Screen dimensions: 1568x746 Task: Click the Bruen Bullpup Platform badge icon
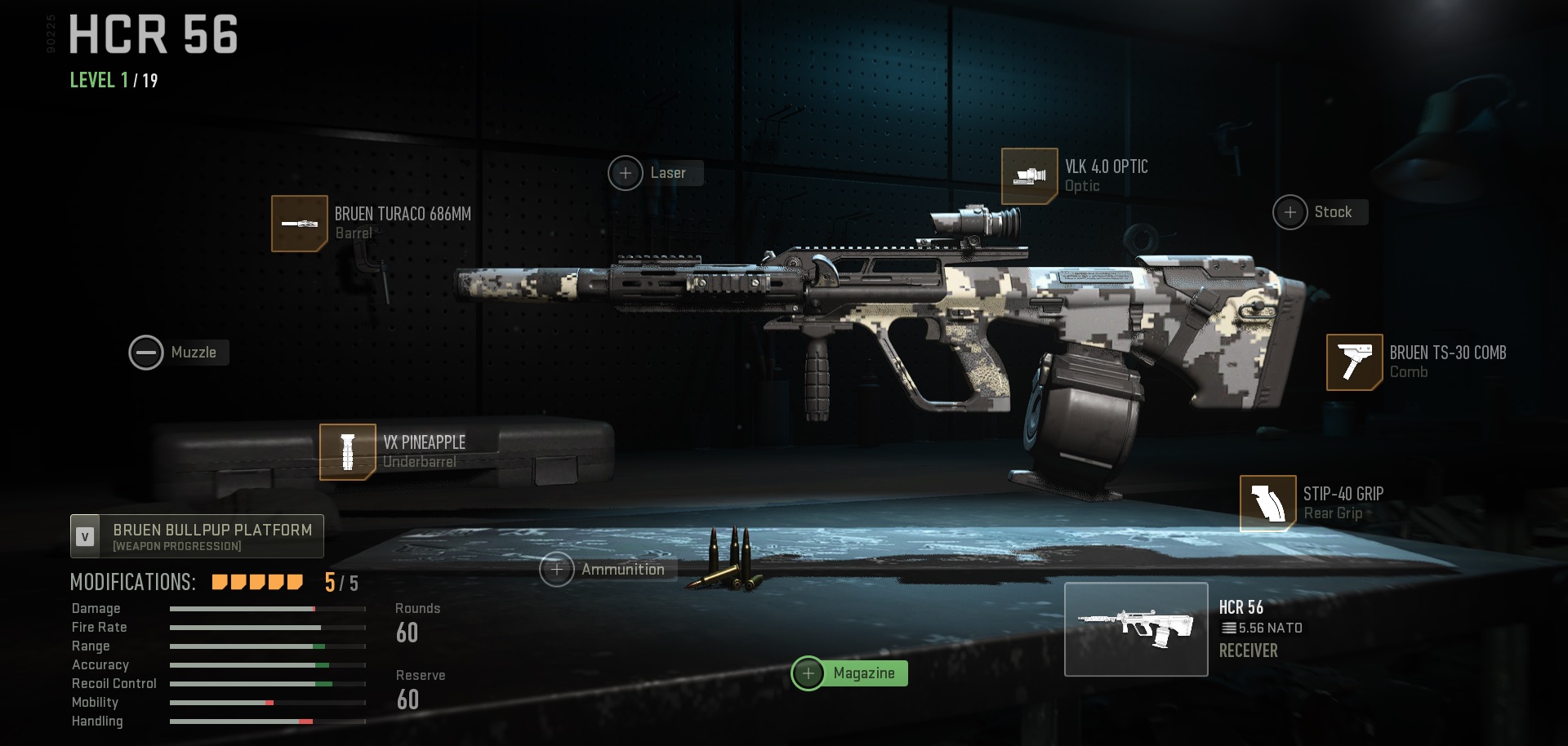coord(84,536)
